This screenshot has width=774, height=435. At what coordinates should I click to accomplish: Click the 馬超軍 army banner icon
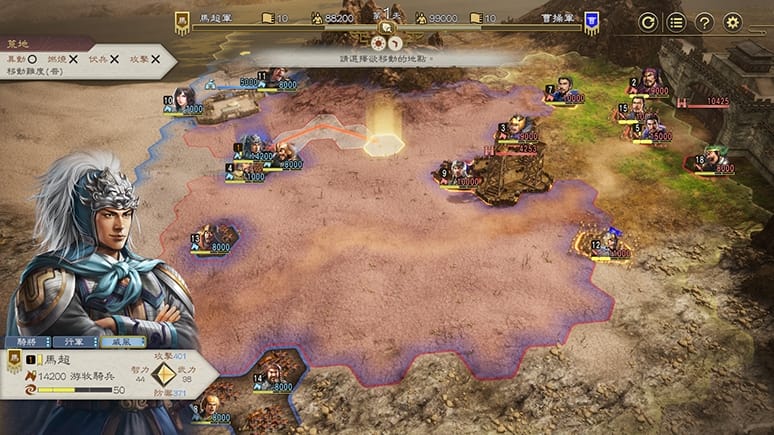pyautogui.click(x=183, y=19)
